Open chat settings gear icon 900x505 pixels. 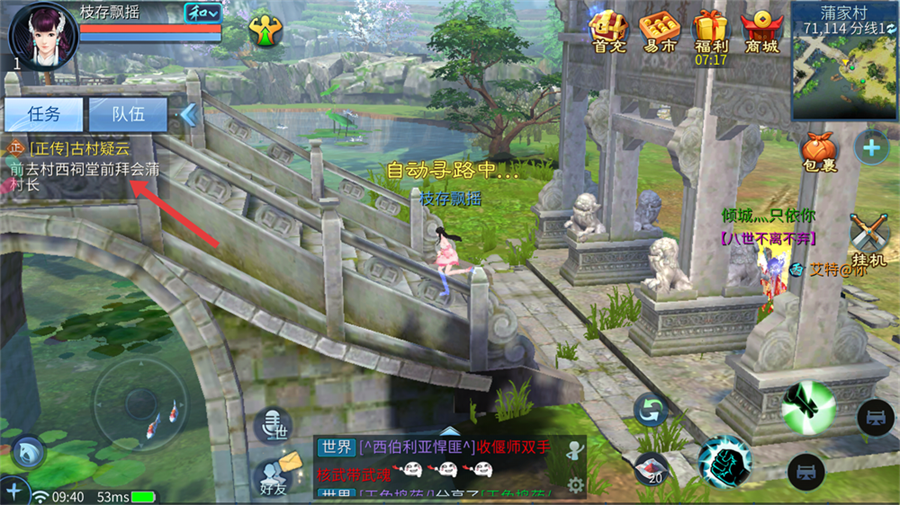coord(575,485)
